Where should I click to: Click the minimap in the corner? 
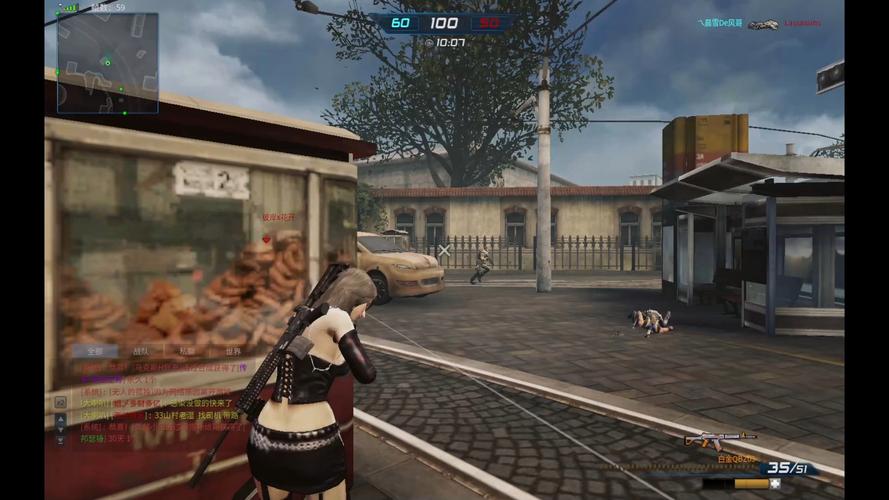pyautogui.click(x=107, y=62)
